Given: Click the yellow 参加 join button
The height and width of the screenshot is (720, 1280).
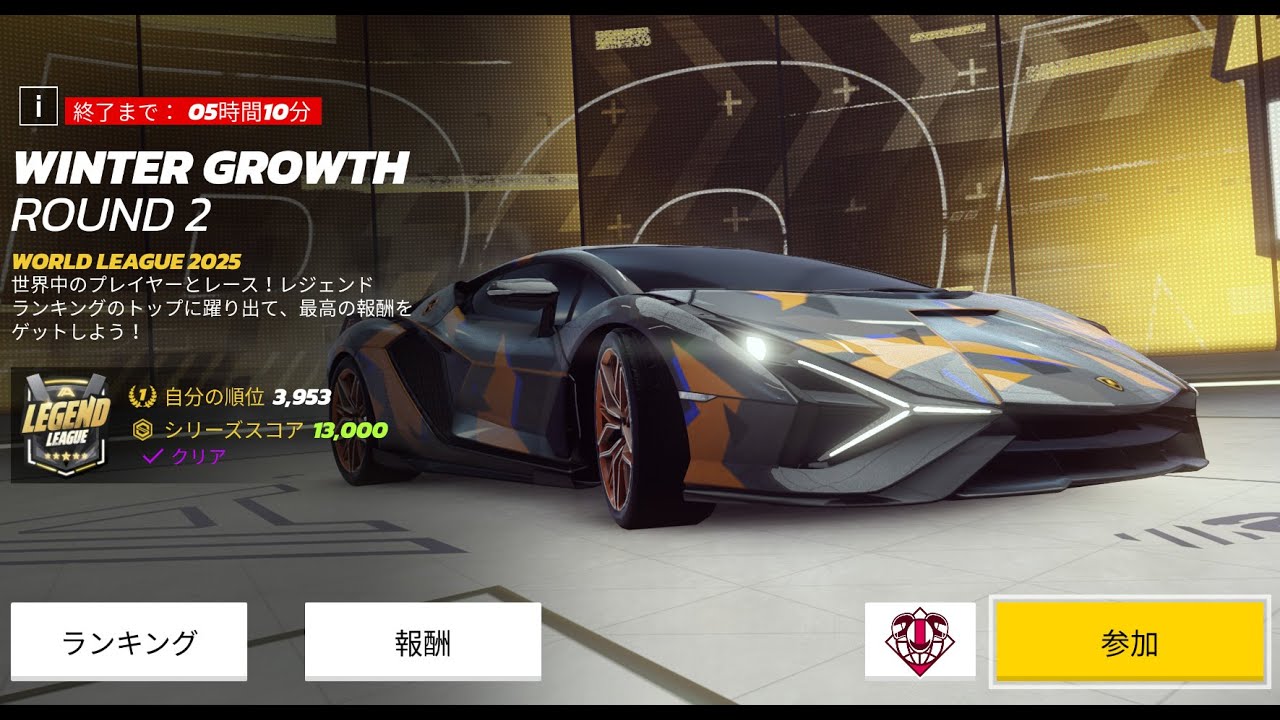Looking at the screenshot, I should tap(1129, 642).
